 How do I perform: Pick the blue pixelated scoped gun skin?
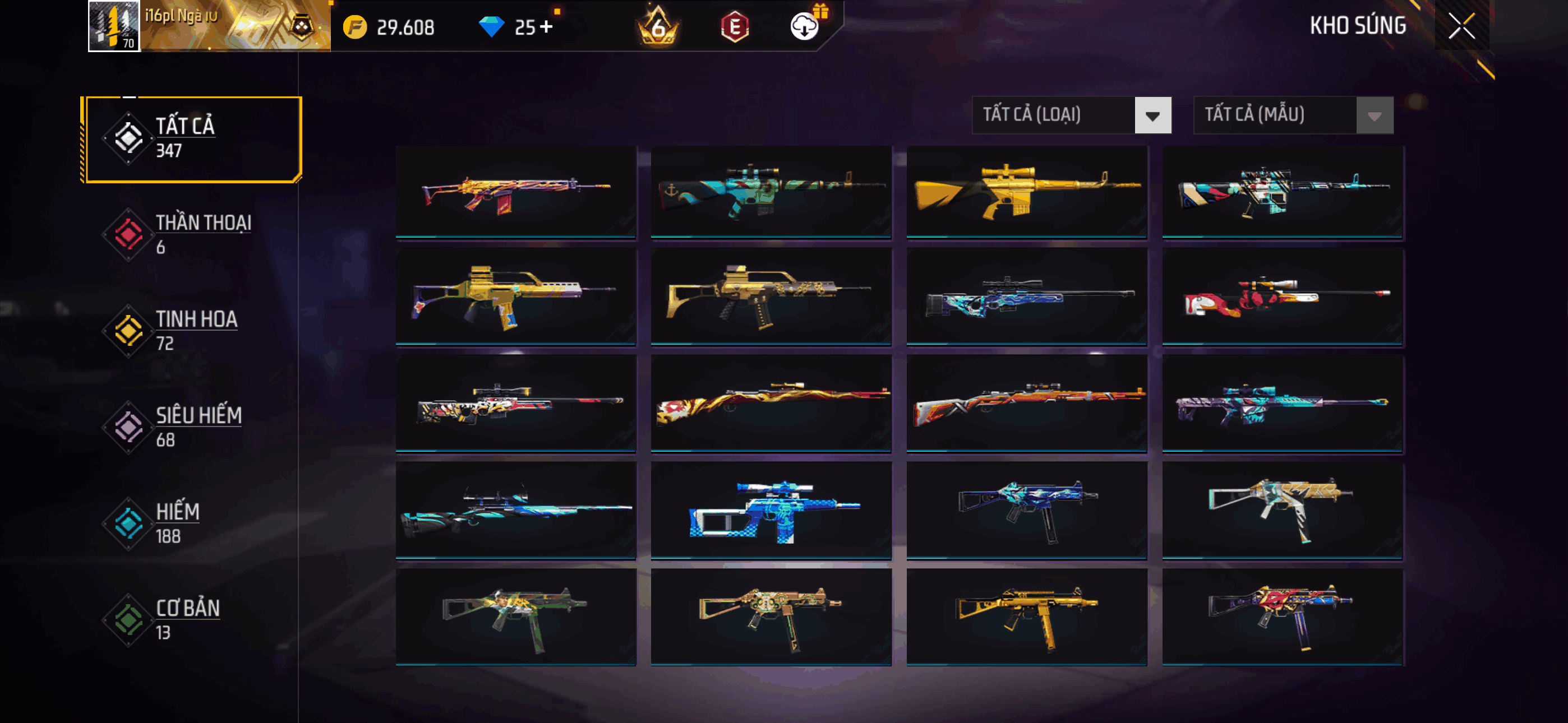coord(771,510)
